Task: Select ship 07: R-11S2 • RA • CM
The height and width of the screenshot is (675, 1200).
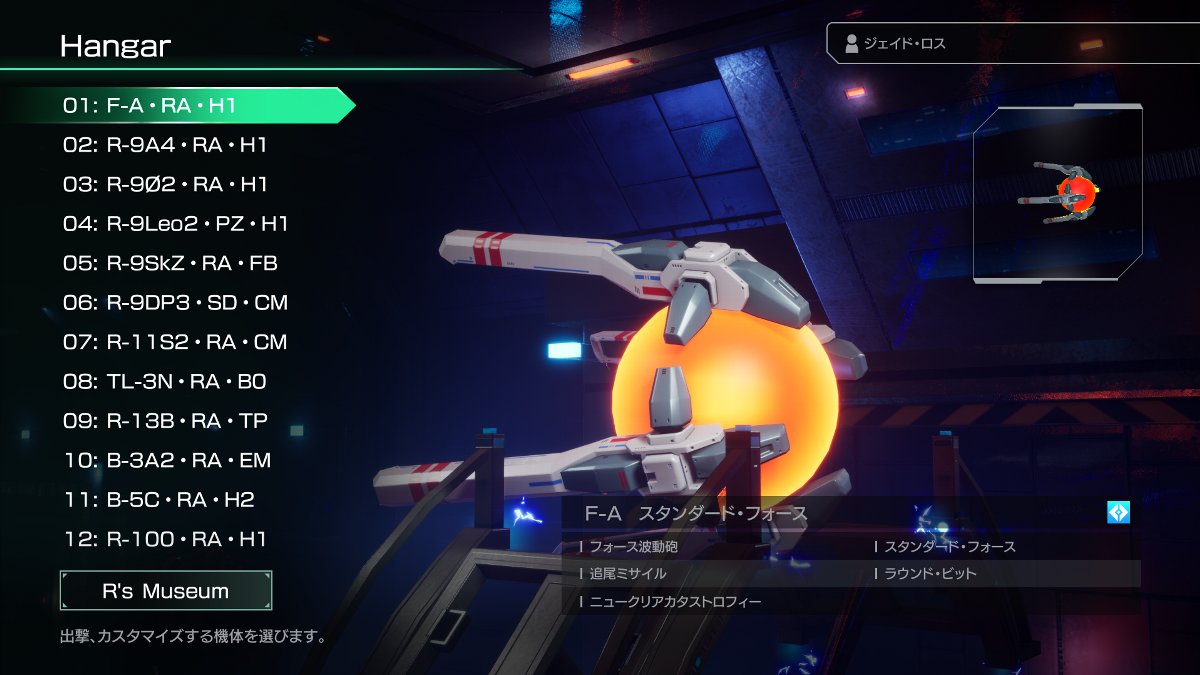Action: [x=175, y=342]
